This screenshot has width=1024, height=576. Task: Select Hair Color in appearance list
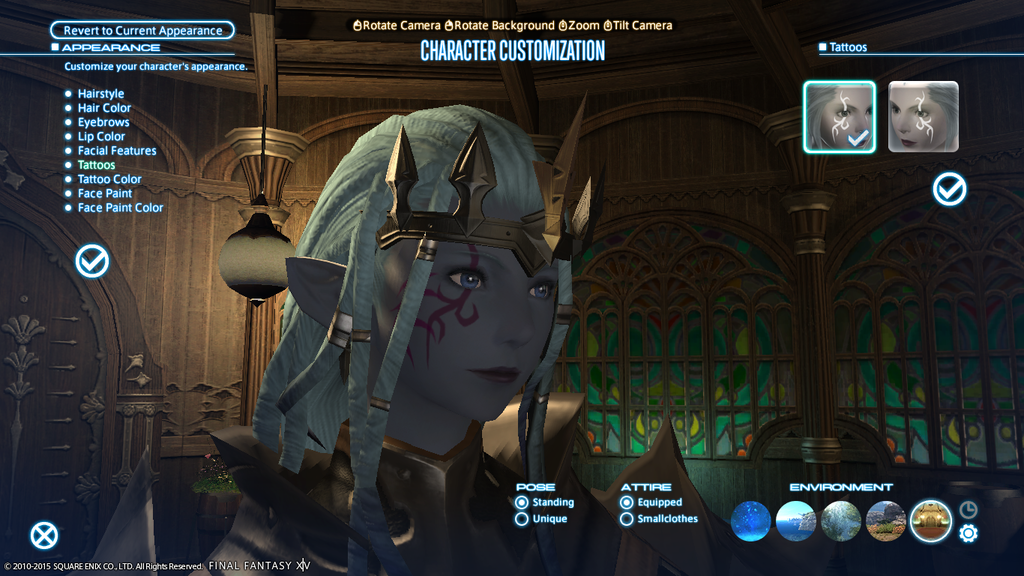(x=104, y=108)
